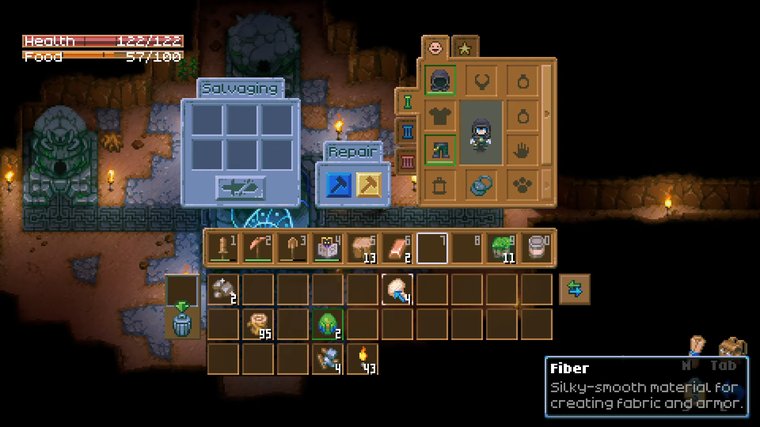Switch to equipment preset III tab
The height and width of the screenshot is (427, 760).
pyautogui.click(x=407, y=161)
